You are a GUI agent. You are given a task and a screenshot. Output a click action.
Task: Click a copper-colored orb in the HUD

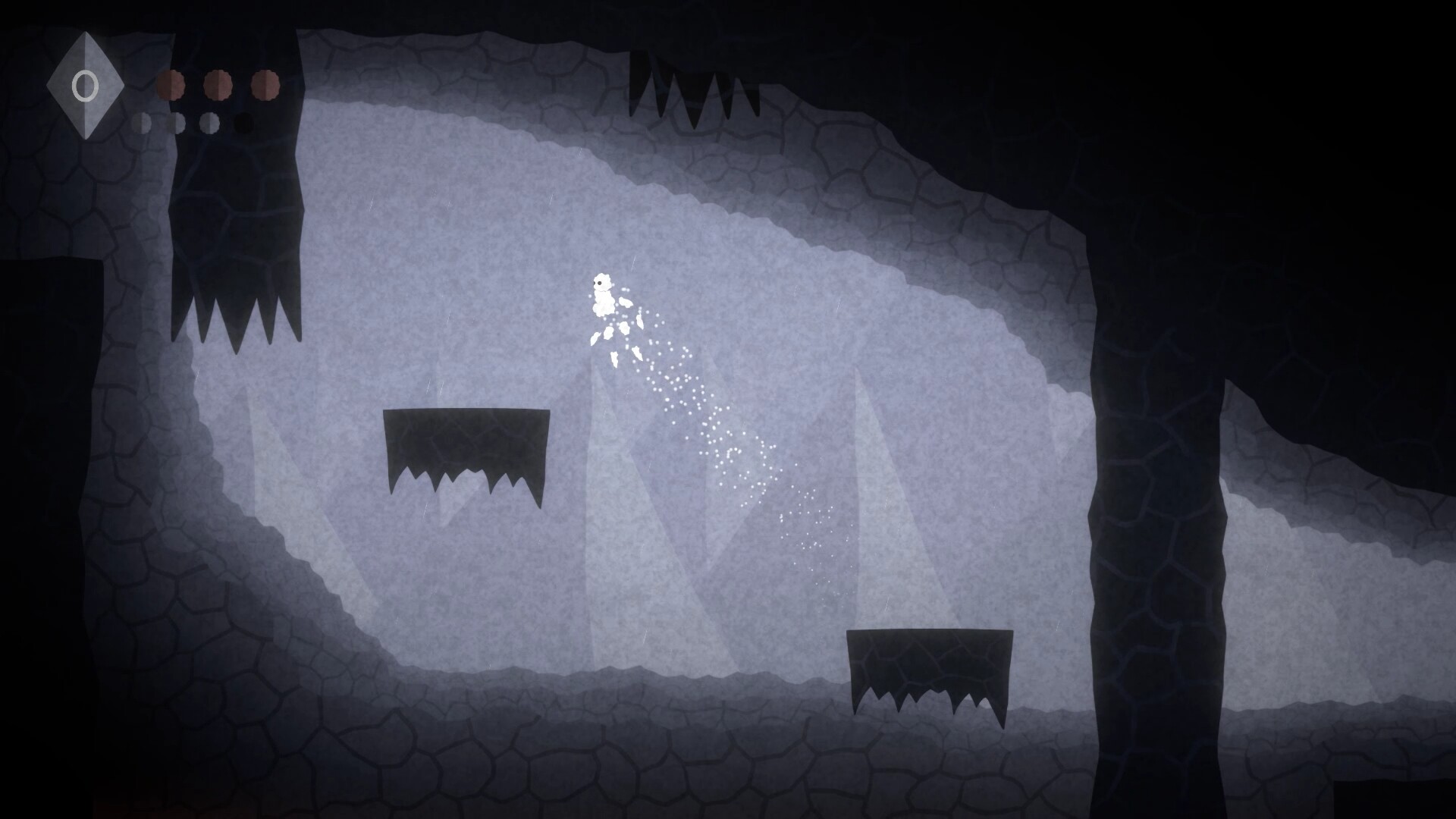[x=219, y=86]
